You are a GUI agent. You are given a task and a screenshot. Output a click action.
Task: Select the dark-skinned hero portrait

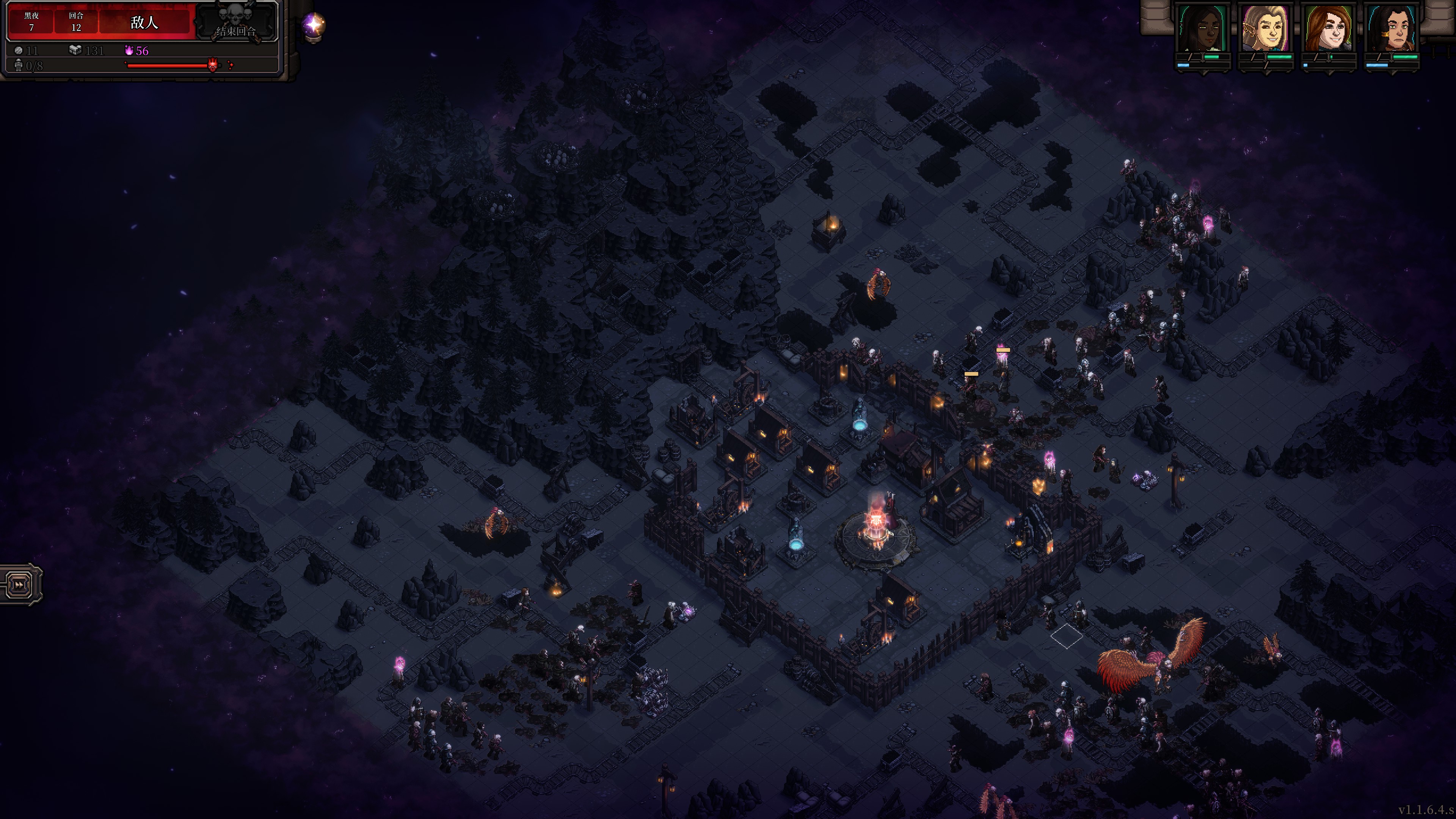tap(1202, 28)
